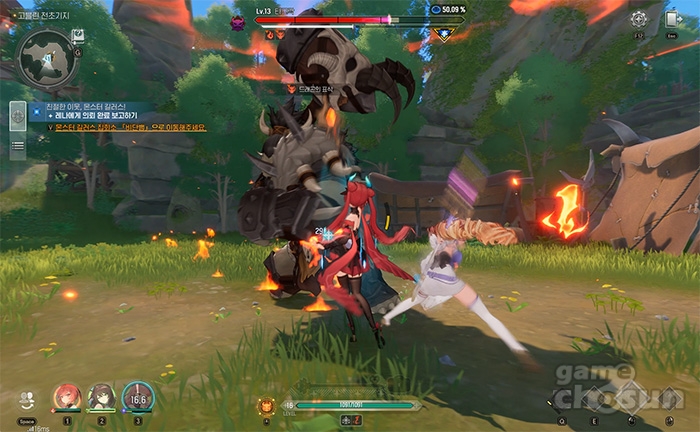This screenshot has height=432, width=700.
Task: Switch to the dark-haired second character
Action: coord(102,397)
